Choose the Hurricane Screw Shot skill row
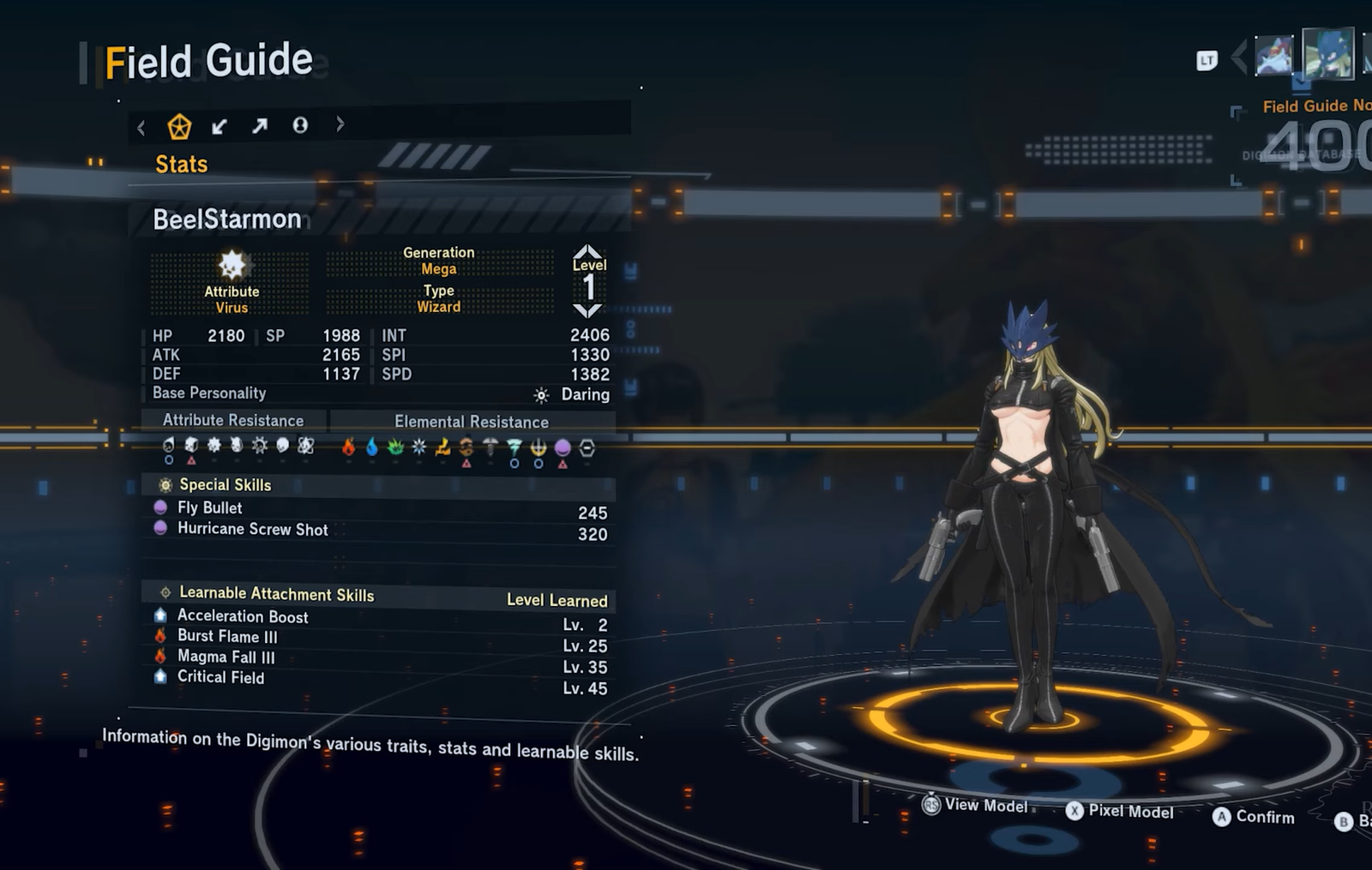Screen dimensions: 1372x870 pos(252,530)
